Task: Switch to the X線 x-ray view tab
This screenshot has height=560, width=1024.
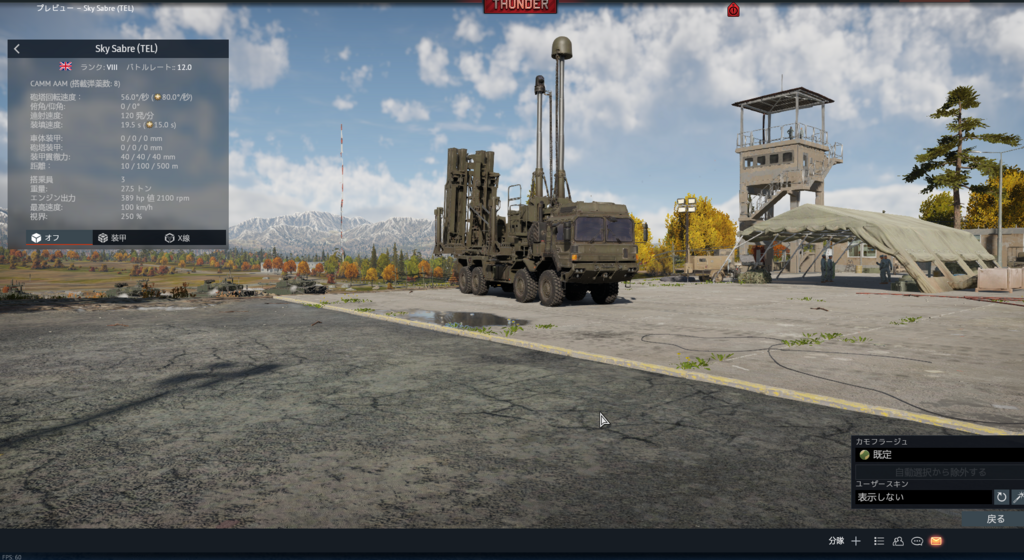Action: (177, 238)
